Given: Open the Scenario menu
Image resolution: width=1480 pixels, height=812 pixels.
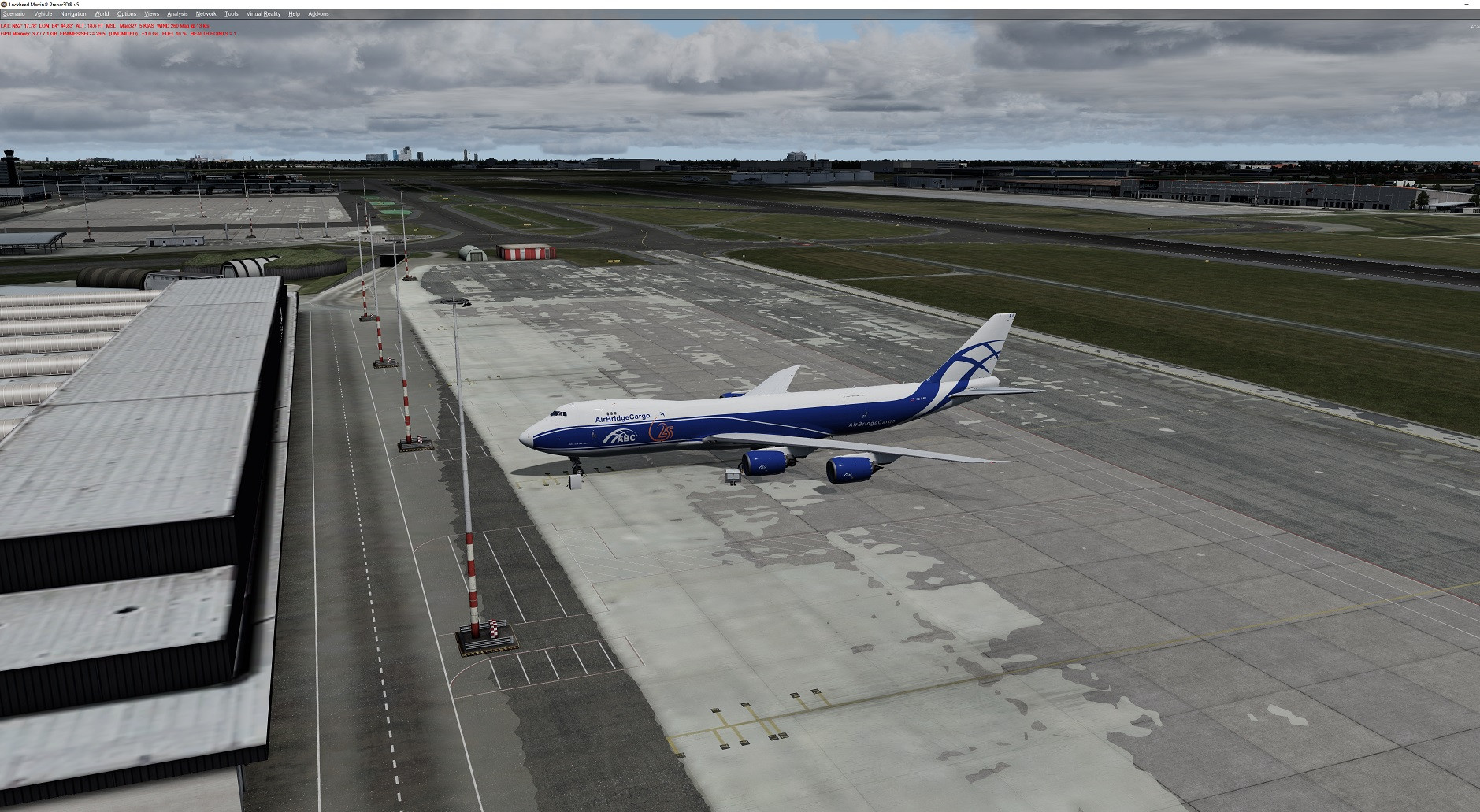Looking at the screenshot, I should click(x=13, y=13).
